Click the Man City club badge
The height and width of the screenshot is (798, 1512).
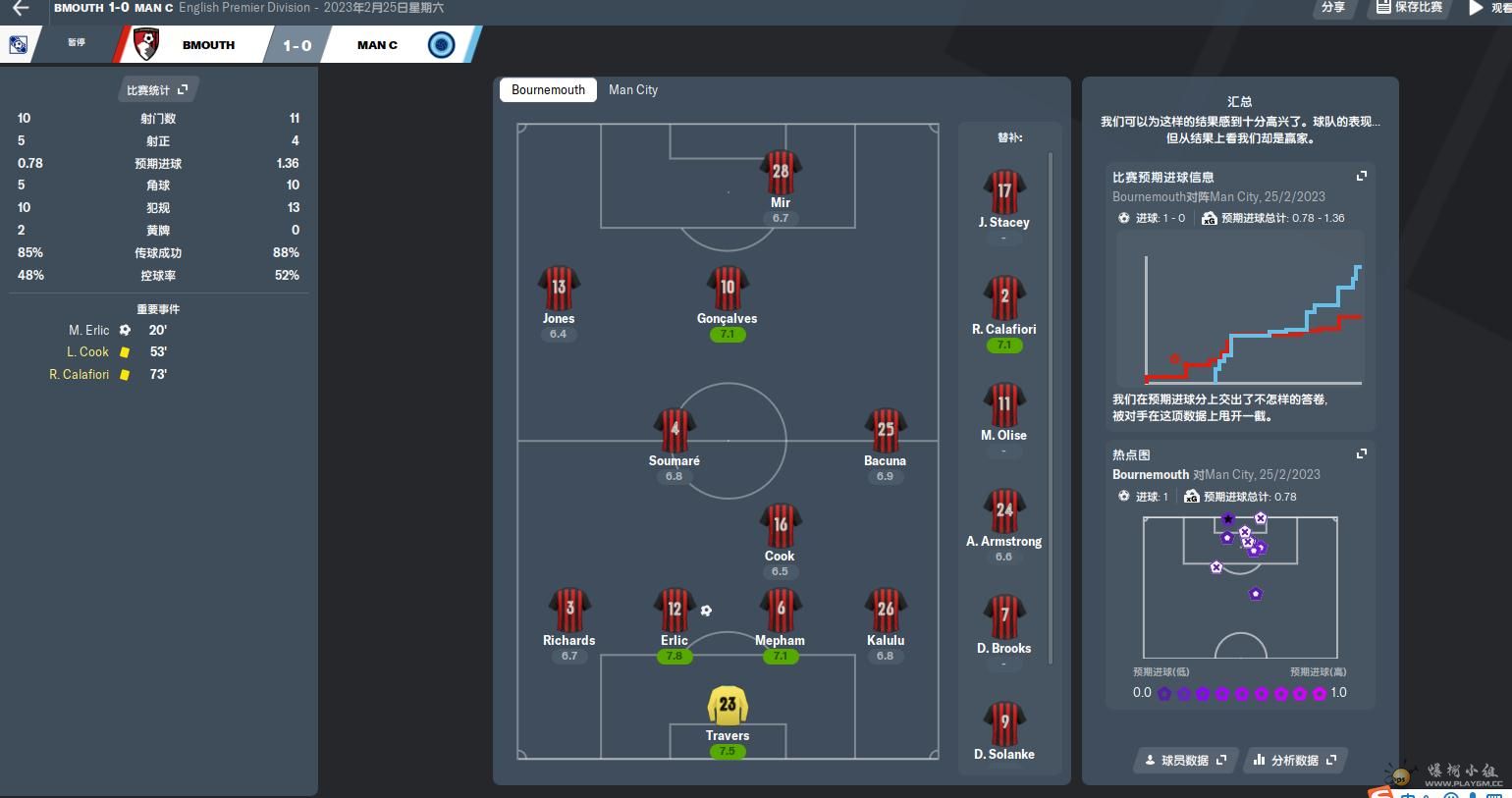coord(442,45)
